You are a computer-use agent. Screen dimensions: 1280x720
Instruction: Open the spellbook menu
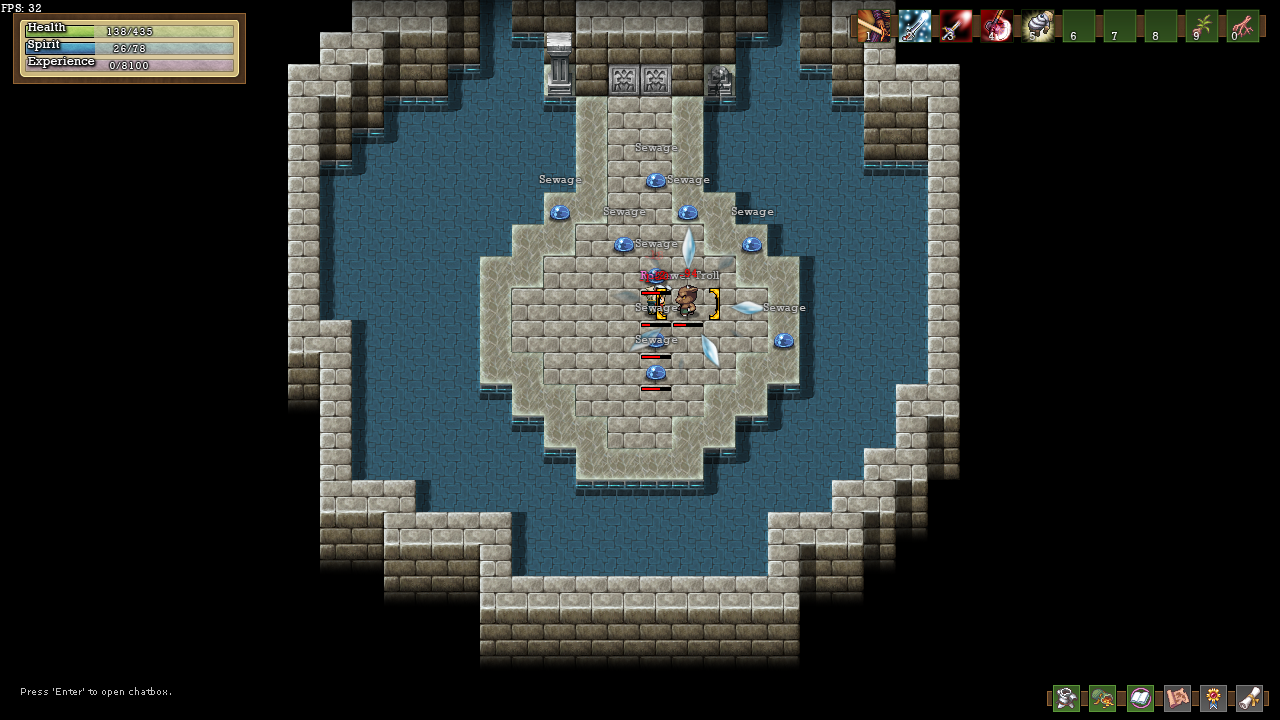pos(1140,698)
